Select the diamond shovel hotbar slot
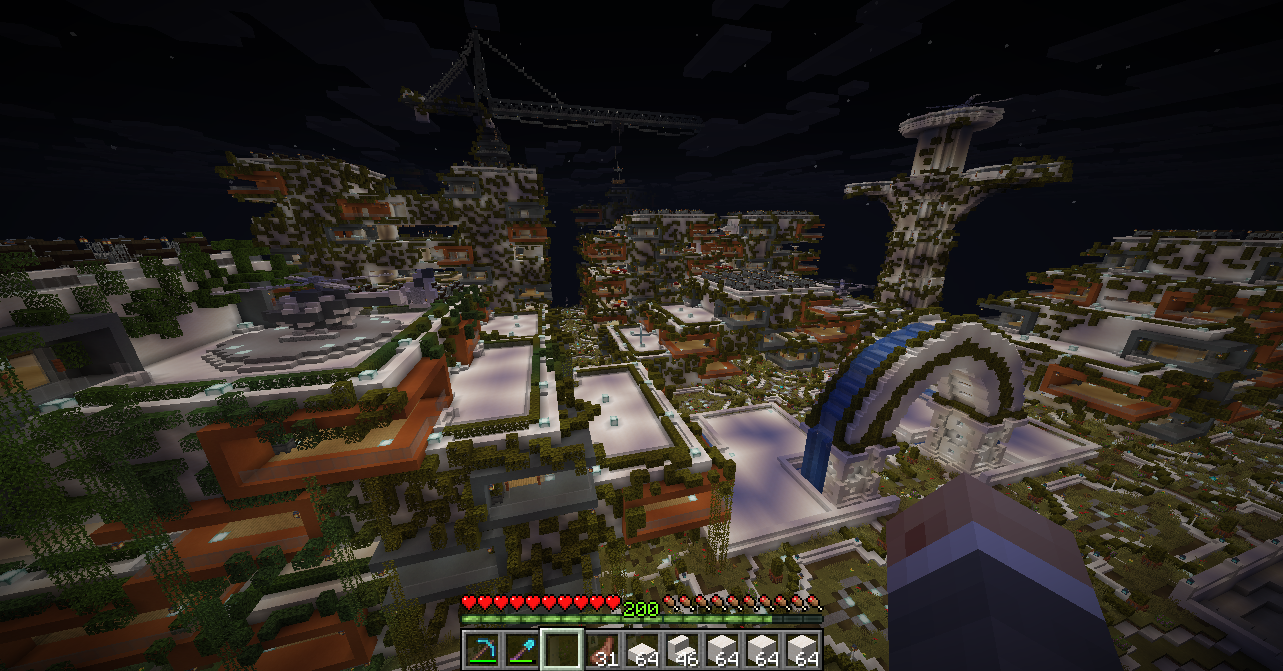 pyautogui.click(x=522, y=648)
